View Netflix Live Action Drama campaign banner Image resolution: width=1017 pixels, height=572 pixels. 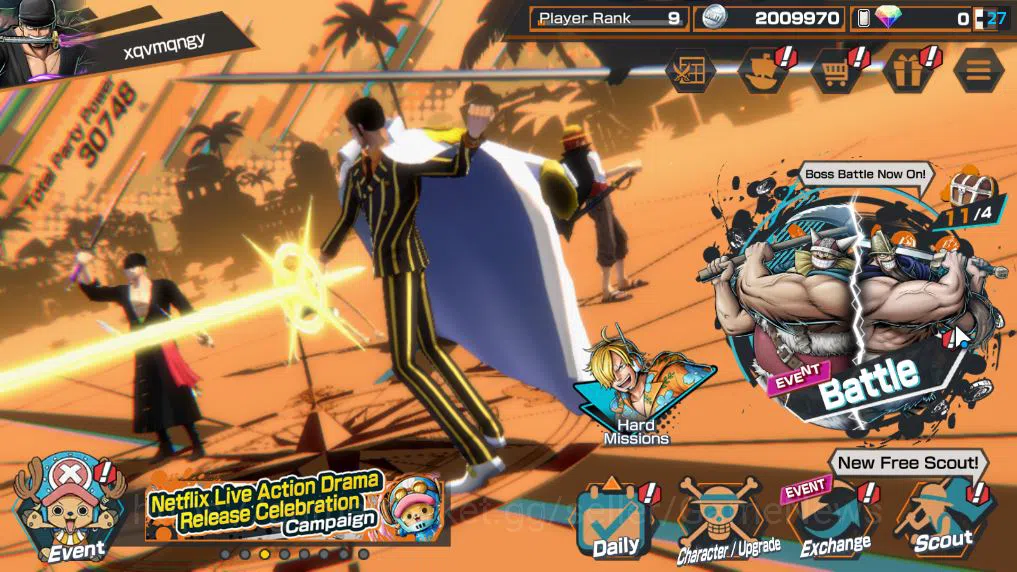pyautogui.click(x=290, y=505)
